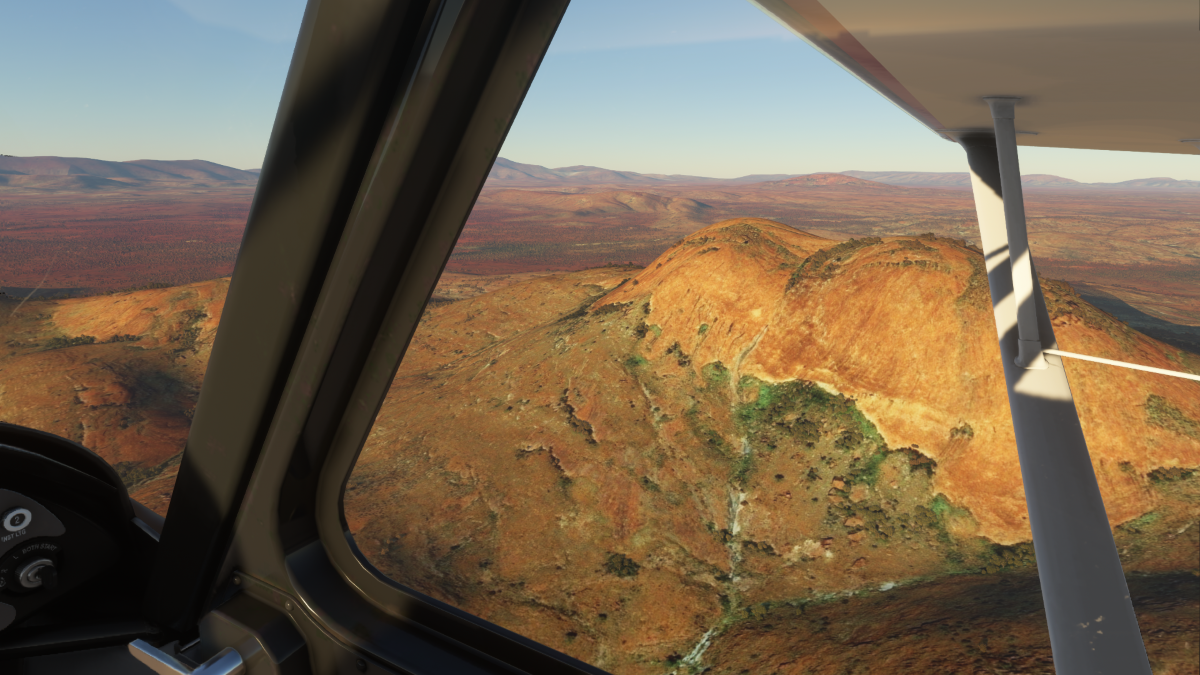
Task: Click the magneto ignition key switch
Action: [x=35, y=572]
